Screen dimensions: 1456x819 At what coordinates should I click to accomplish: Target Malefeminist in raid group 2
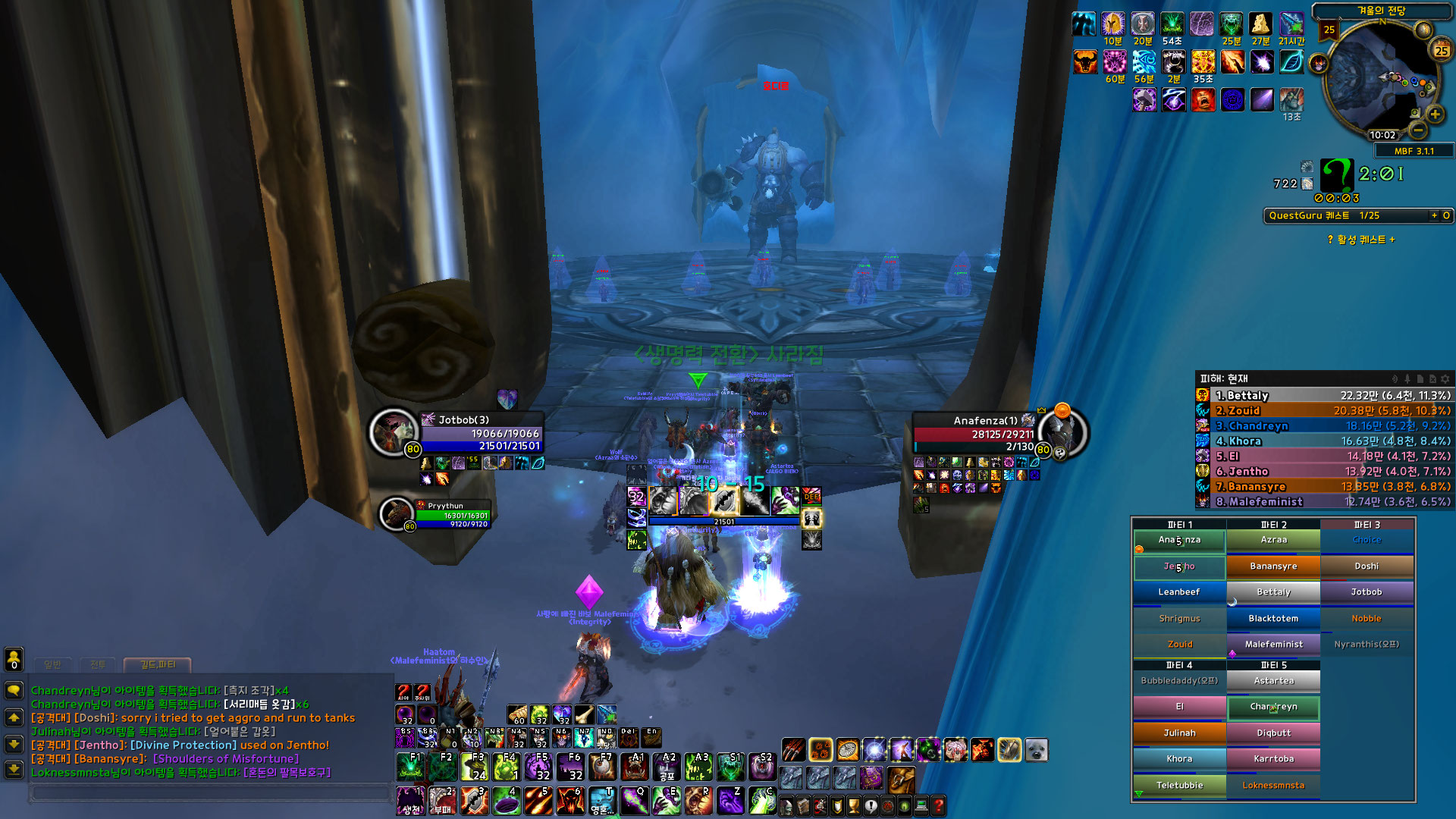click(x=1273, y=645)
